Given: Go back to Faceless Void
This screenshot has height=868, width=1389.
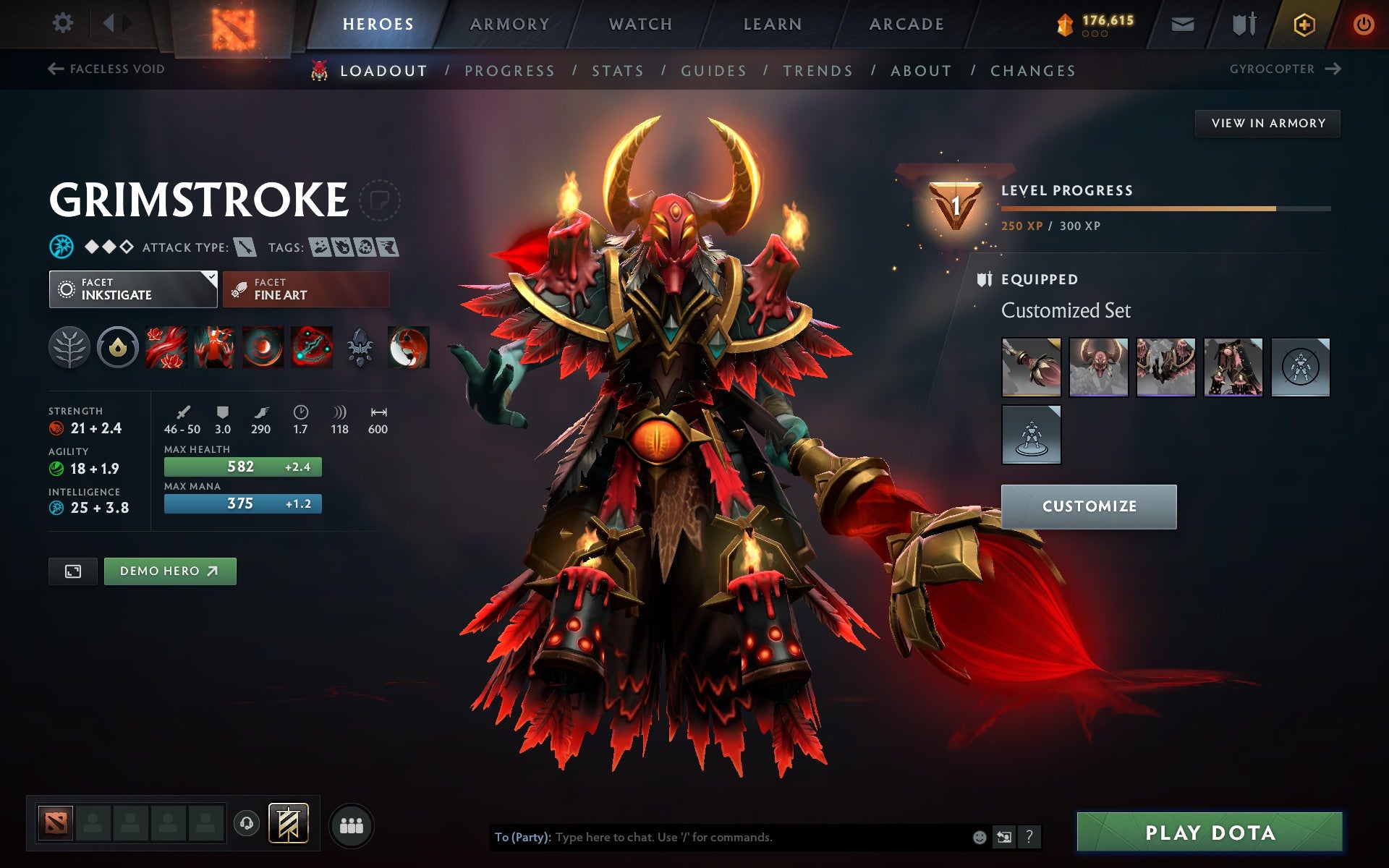Looking at the screenshot, I should pyautogui.click(x=109, y=69).
